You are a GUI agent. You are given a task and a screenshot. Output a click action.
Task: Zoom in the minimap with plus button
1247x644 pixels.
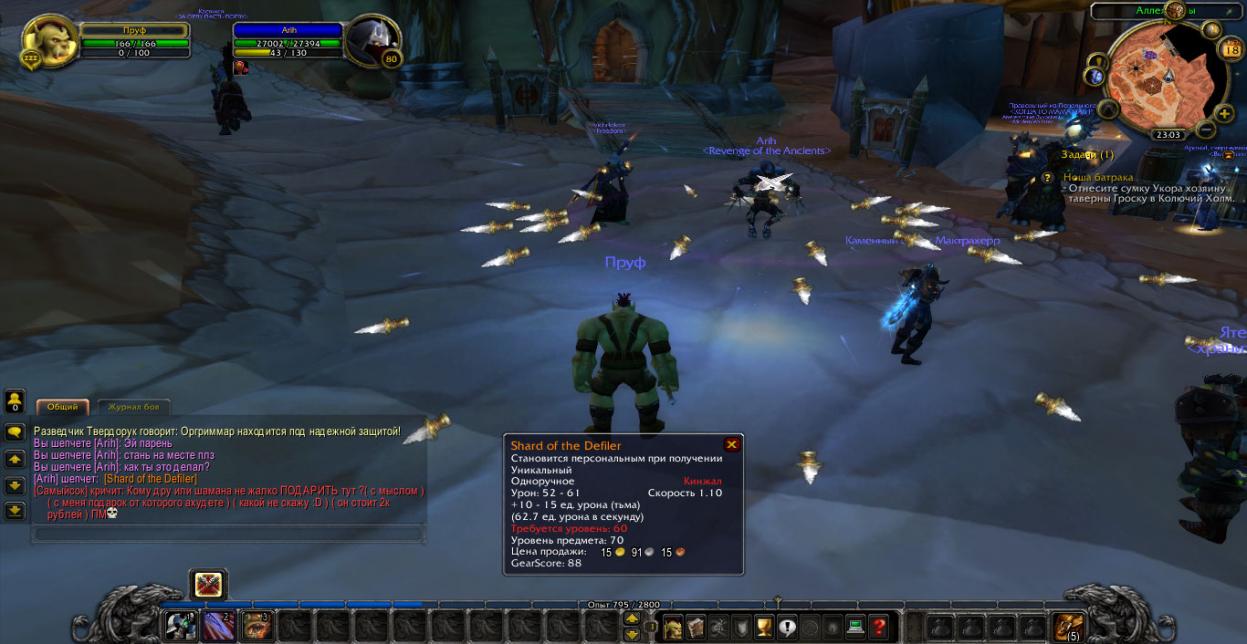coord(1225,113)
